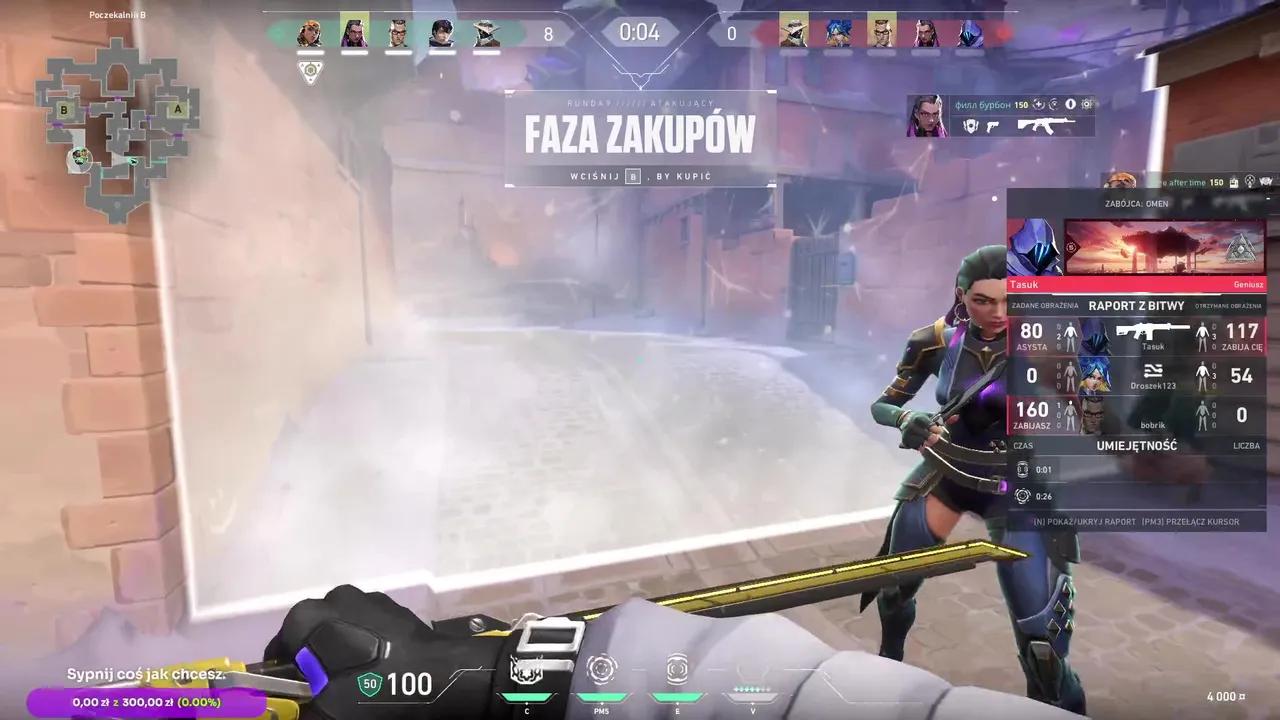1280x720 pixels.
Task: Toggle the observer eye icon near 'after time 150'
Action: tap(1266, 182)
